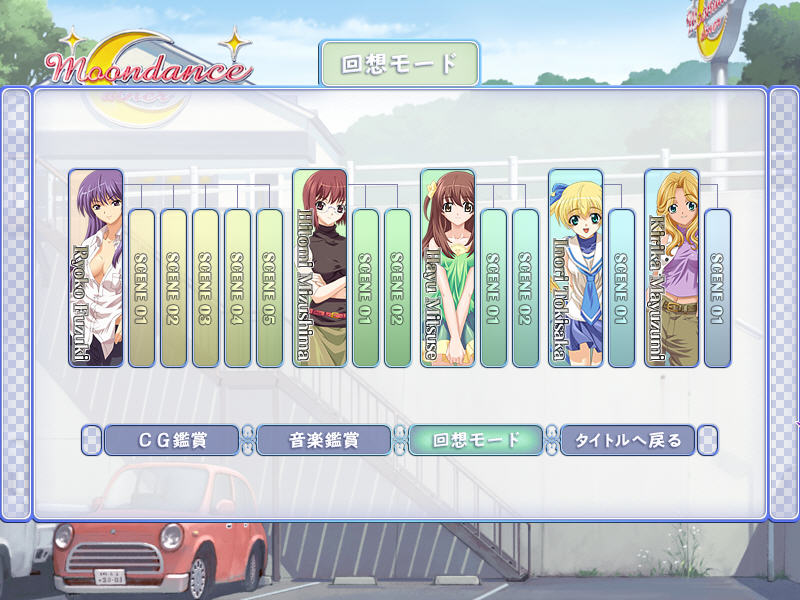Switch to the CG鑑賞 gallery tab
This screenshot has height=600, width=800.
click(171, 440)
